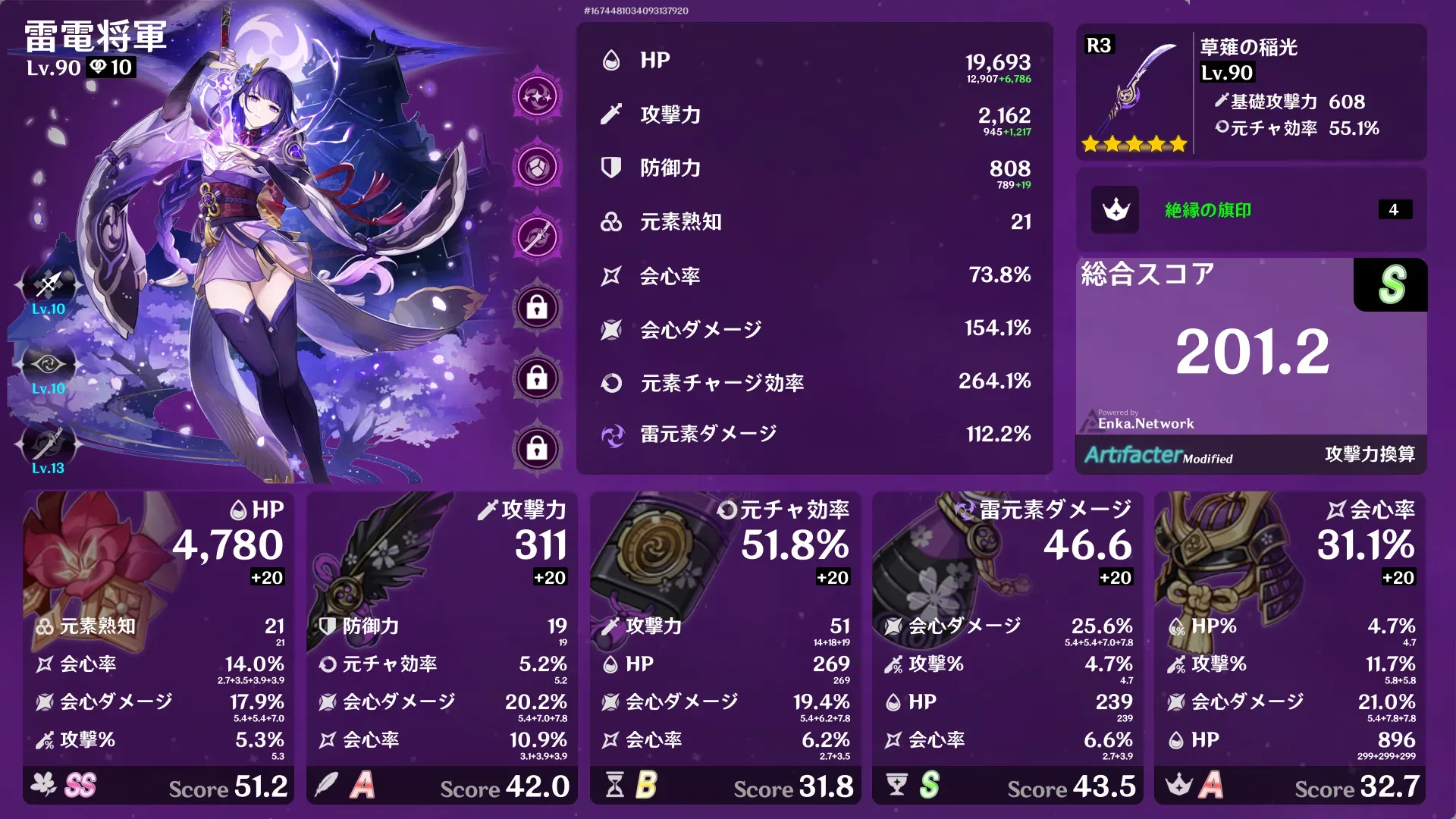Click the crown icon beside 絶縁の旗印
The image size is (1456, 819).
click(1115, 210)
